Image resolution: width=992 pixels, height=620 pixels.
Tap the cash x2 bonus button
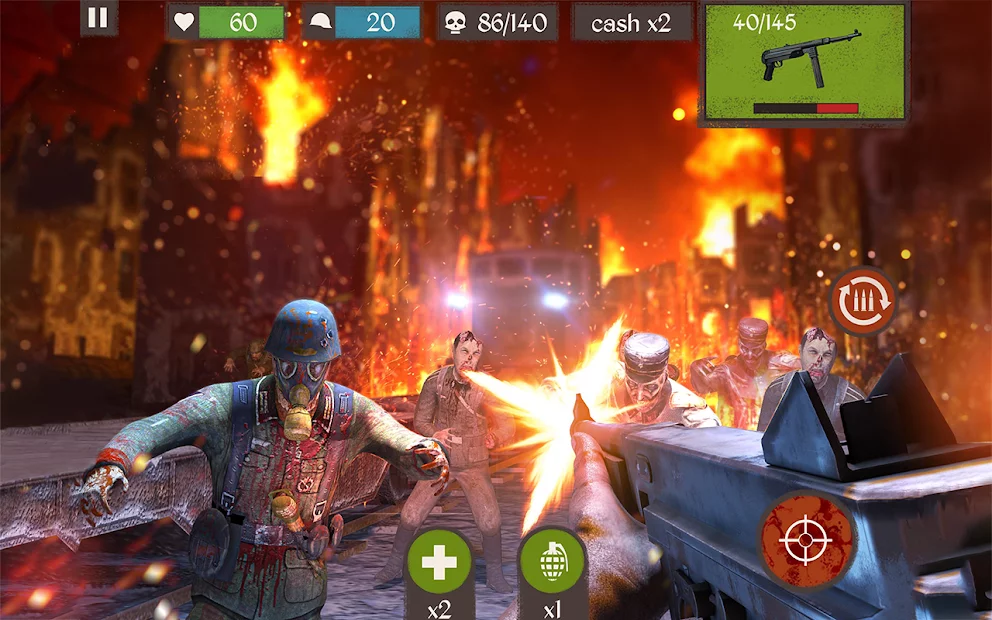tap(631, 23)
